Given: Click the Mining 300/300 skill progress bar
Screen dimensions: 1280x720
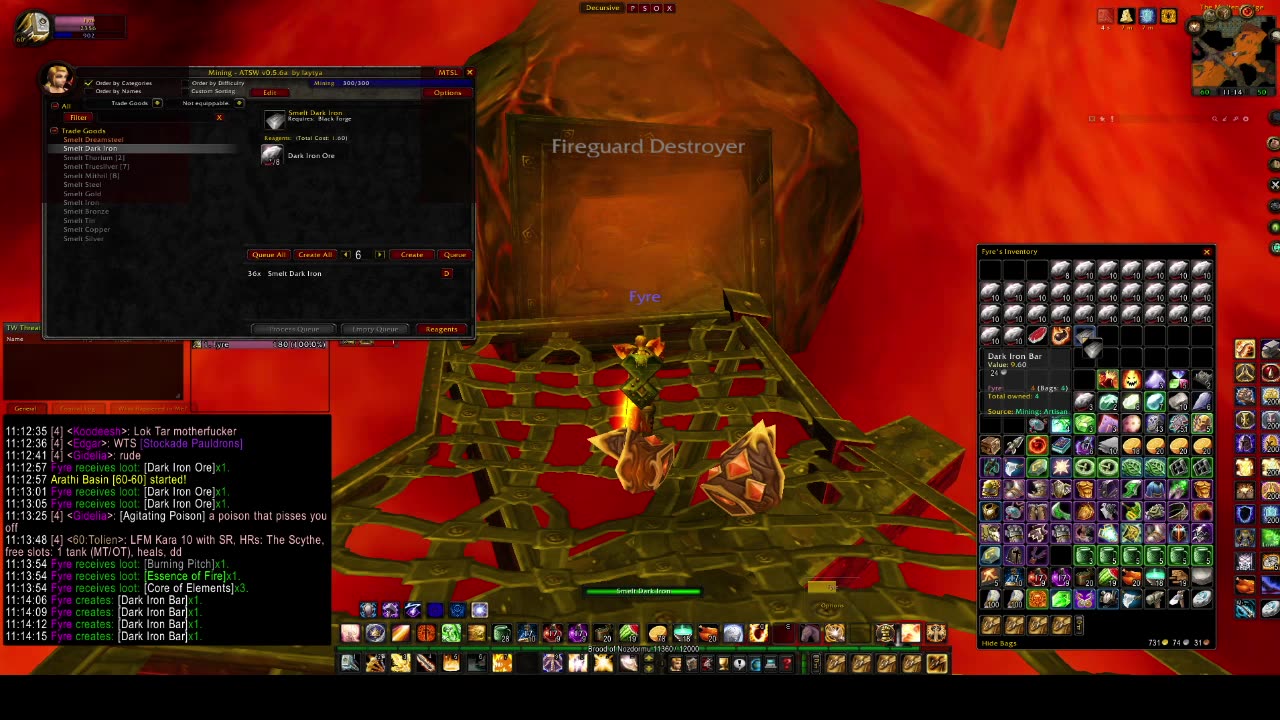Looking at the screenshot, I should click(x=390, y=83).
